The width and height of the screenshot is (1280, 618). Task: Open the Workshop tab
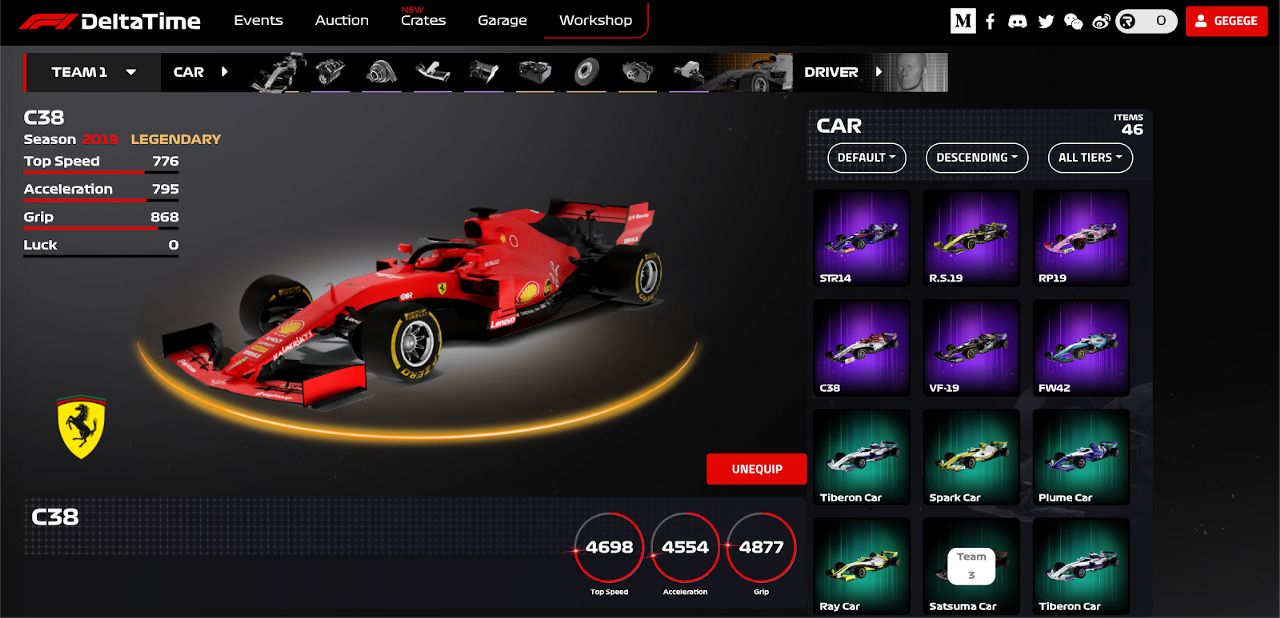coord(595,20)
